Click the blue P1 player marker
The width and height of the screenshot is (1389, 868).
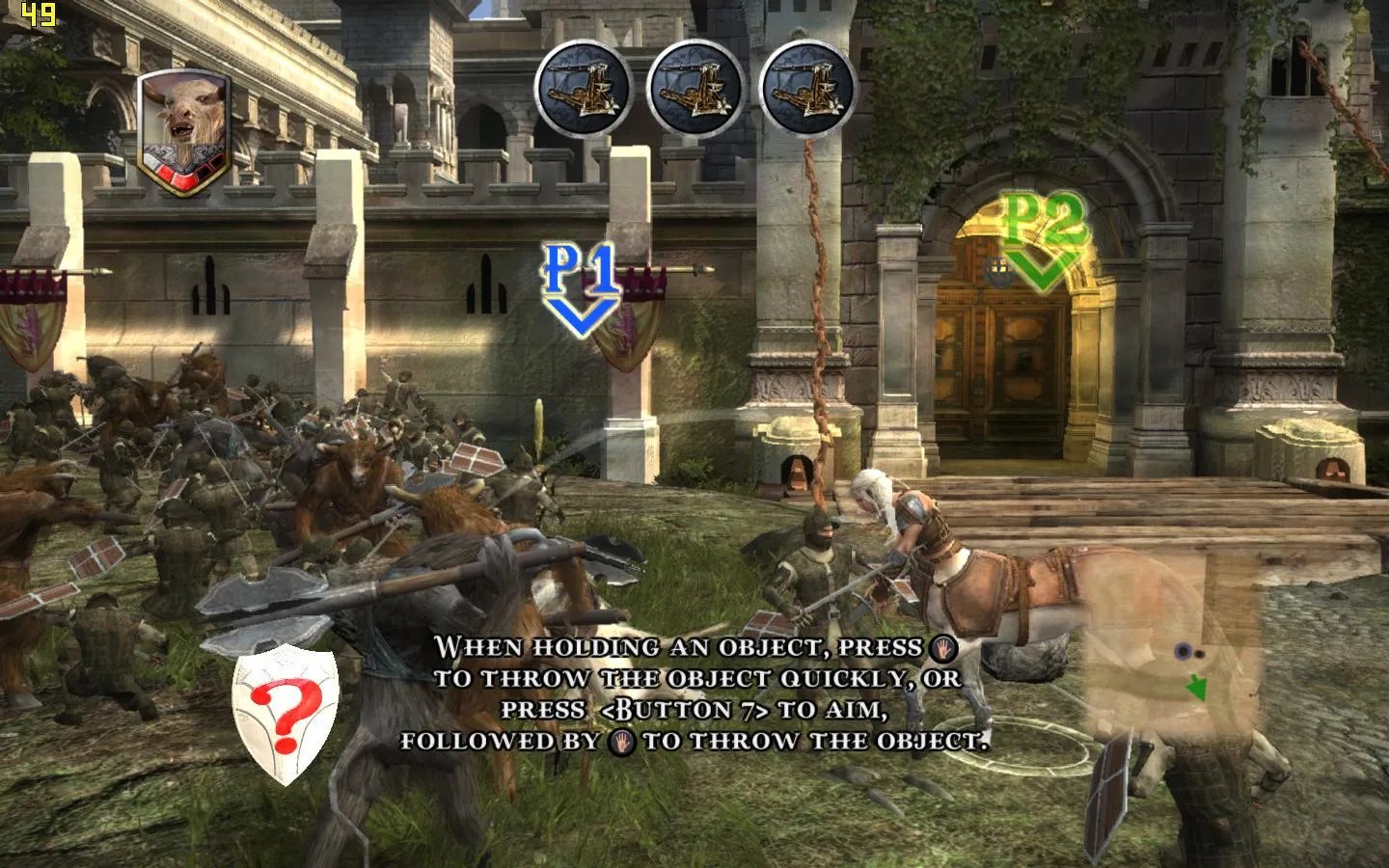coord(583,287)
